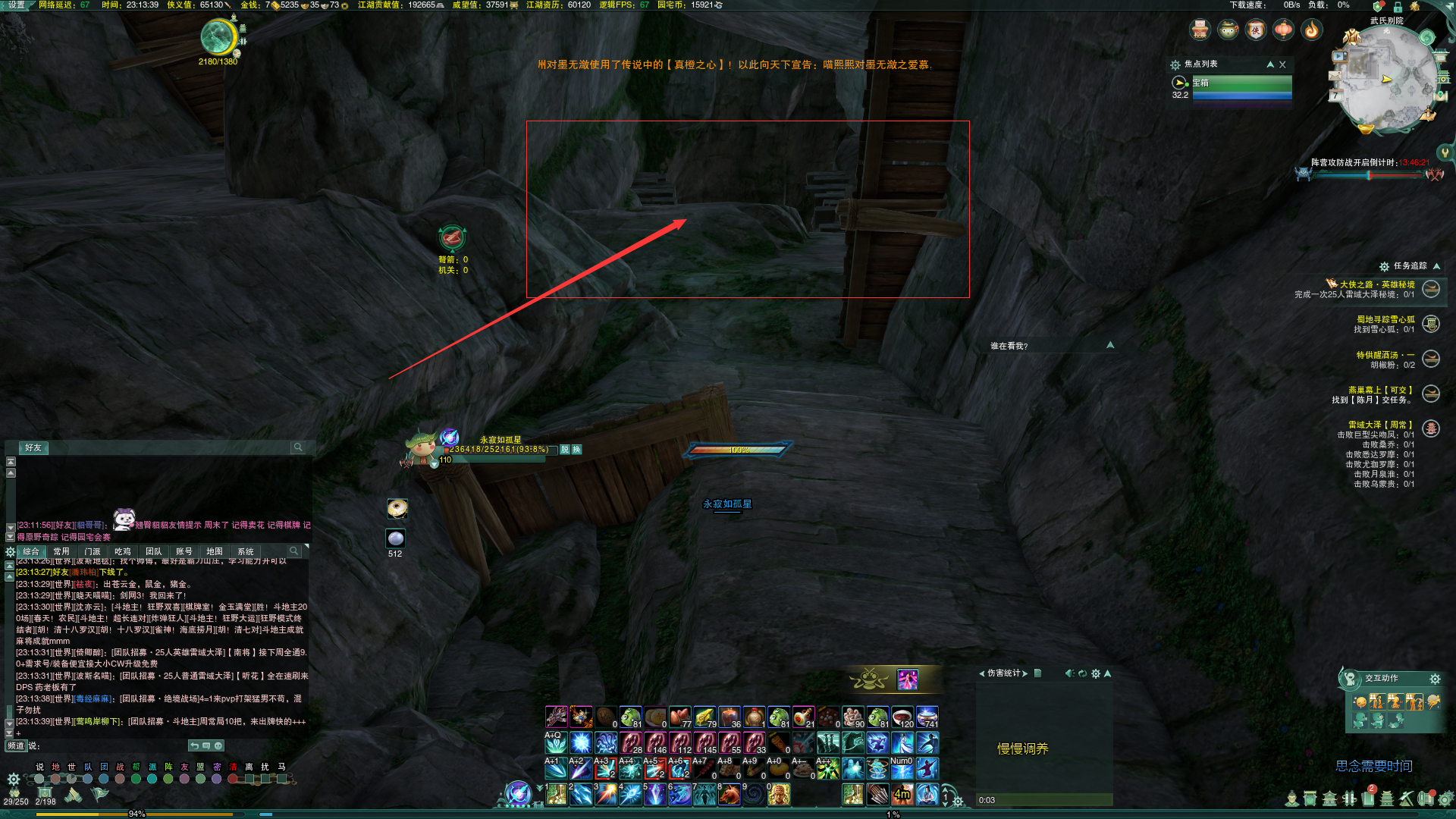Open the mail envelope beside the minimap
The width and height of the screenshot is (1456, 819).
tap(1335, 76)
